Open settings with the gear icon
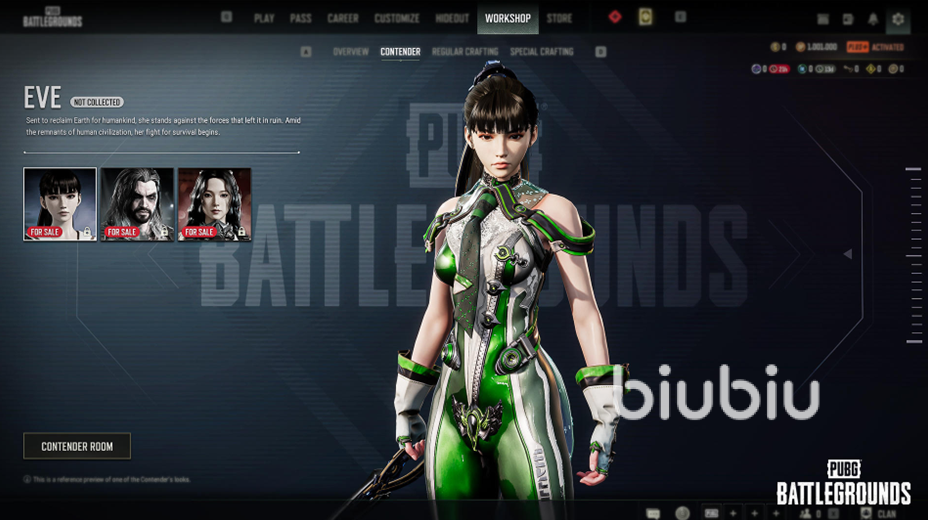Image resolution: width=928 pixels, height=520 pixels. coord(898,19)
